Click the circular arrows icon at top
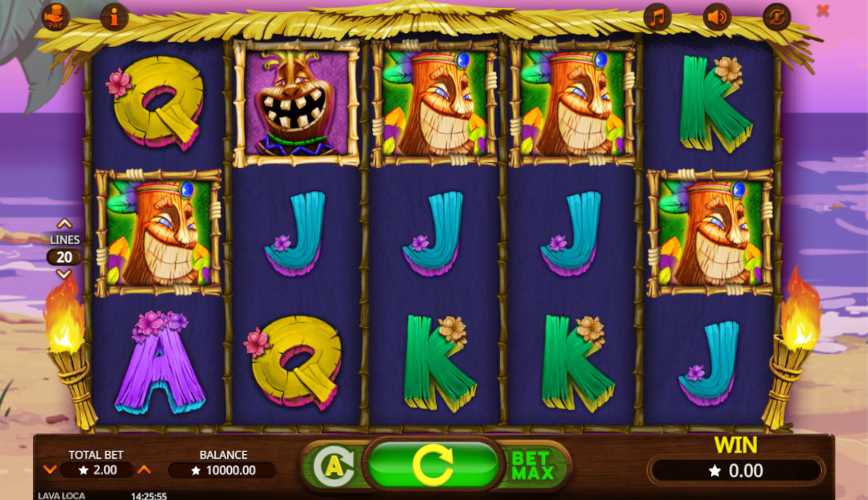 [x=776, y=16]
